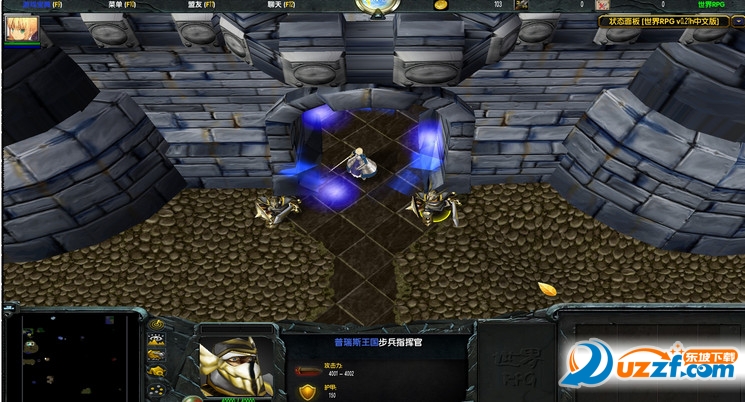Click the formation movement toggle button
Screen dimensions: 745x402
click(157, 388)
